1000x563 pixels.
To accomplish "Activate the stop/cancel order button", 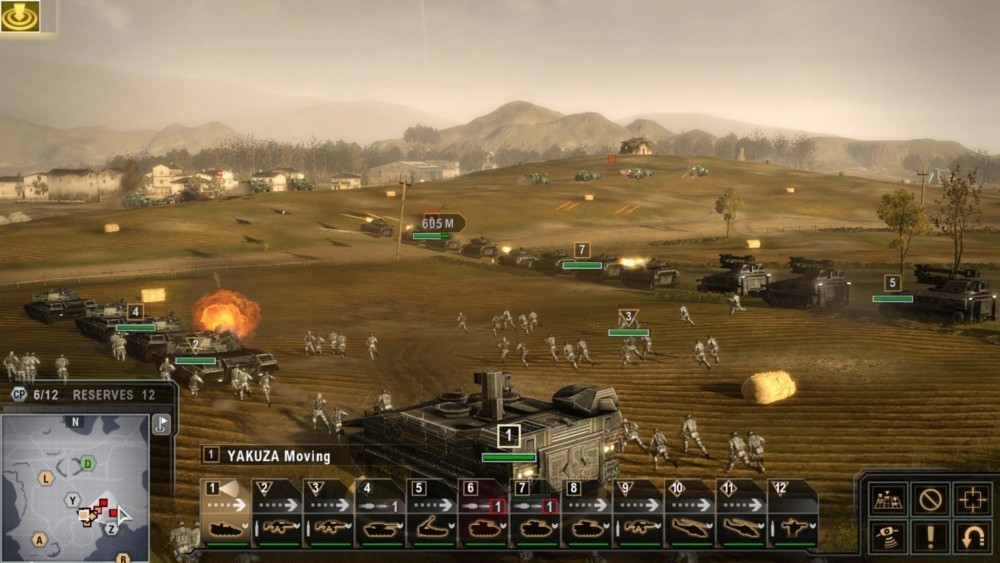I will (930, 498).
